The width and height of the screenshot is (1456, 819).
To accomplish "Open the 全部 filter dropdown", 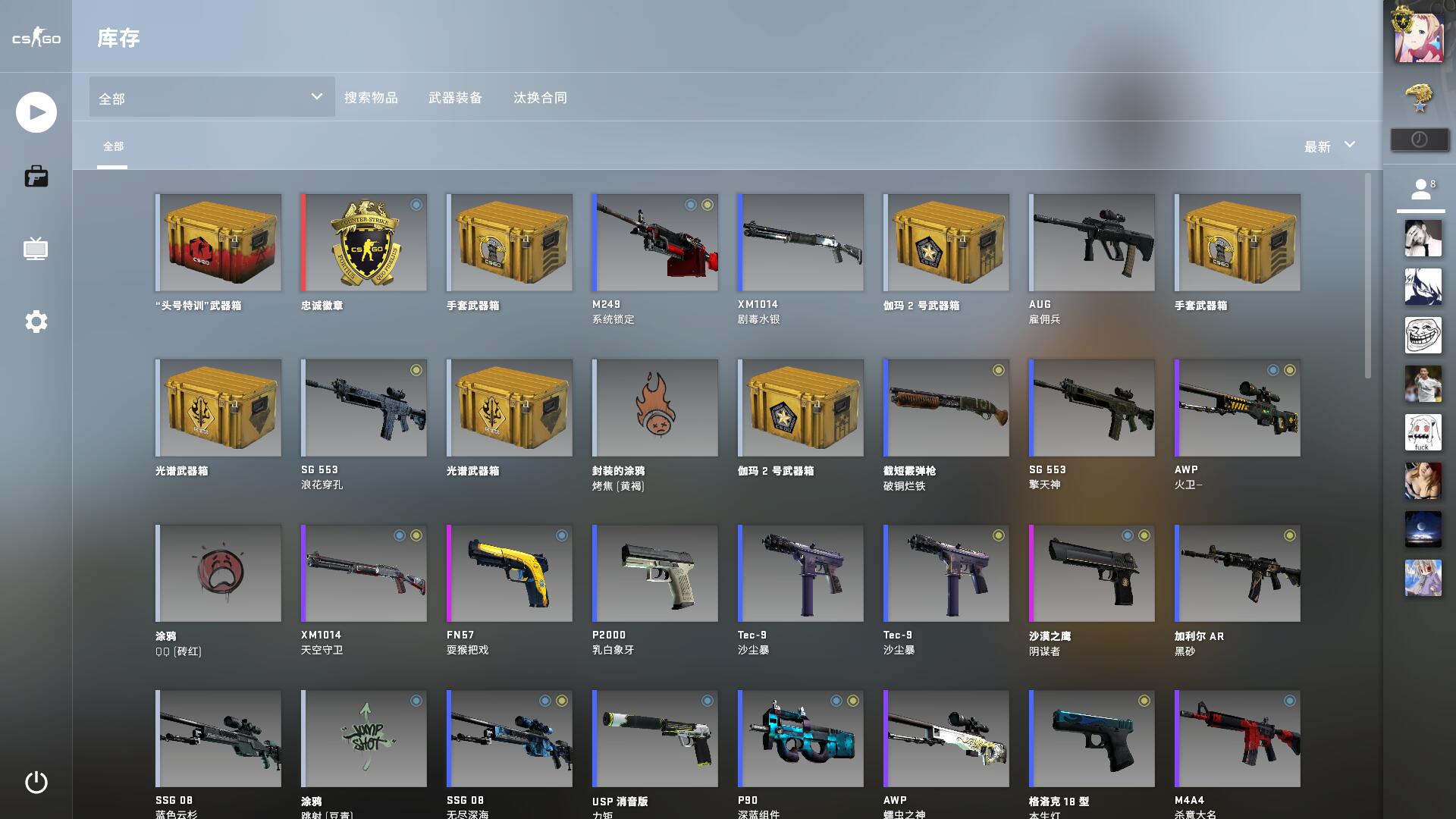I will point(211,97).
